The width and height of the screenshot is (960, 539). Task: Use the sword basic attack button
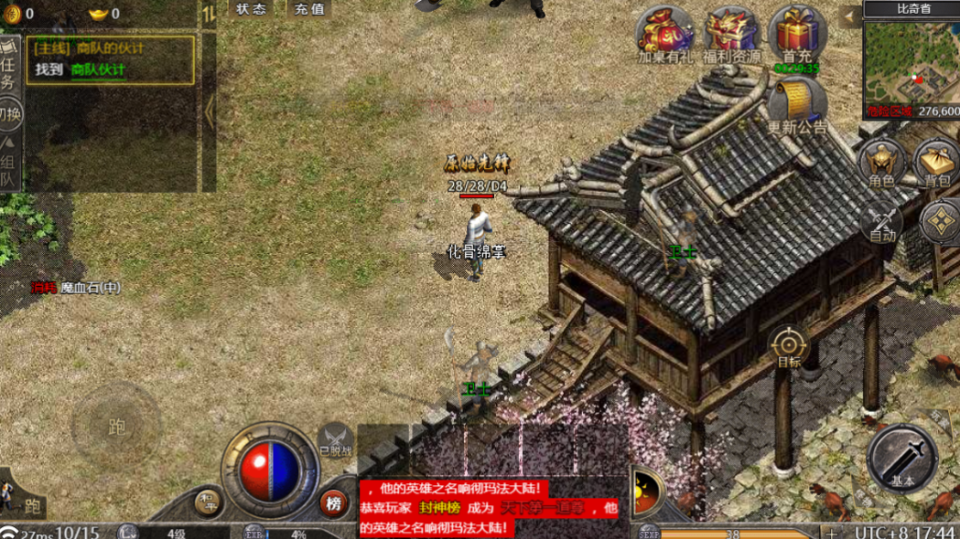(902, 459)
